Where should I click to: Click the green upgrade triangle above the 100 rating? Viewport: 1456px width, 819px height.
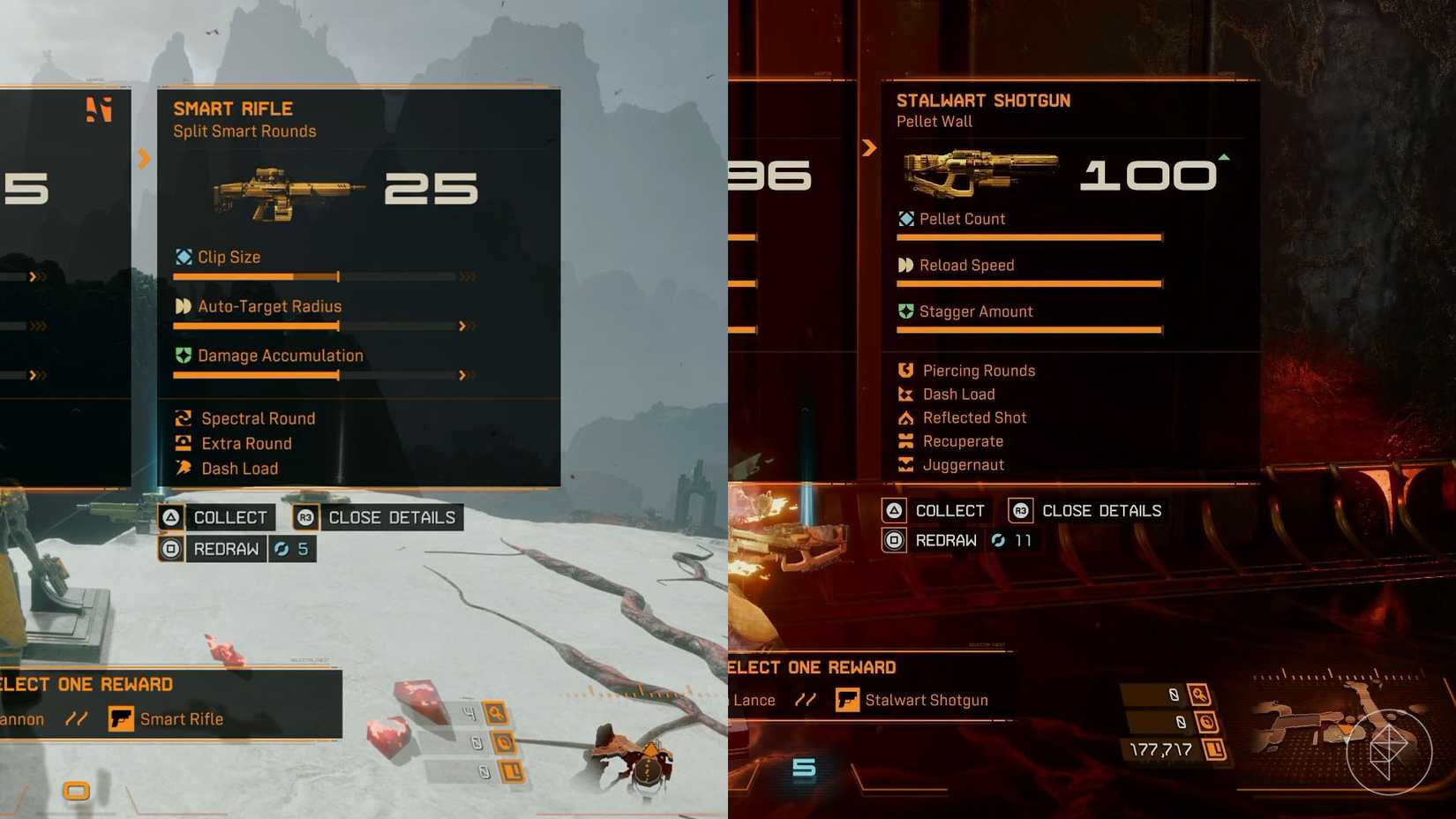[x=1224, y=155]
